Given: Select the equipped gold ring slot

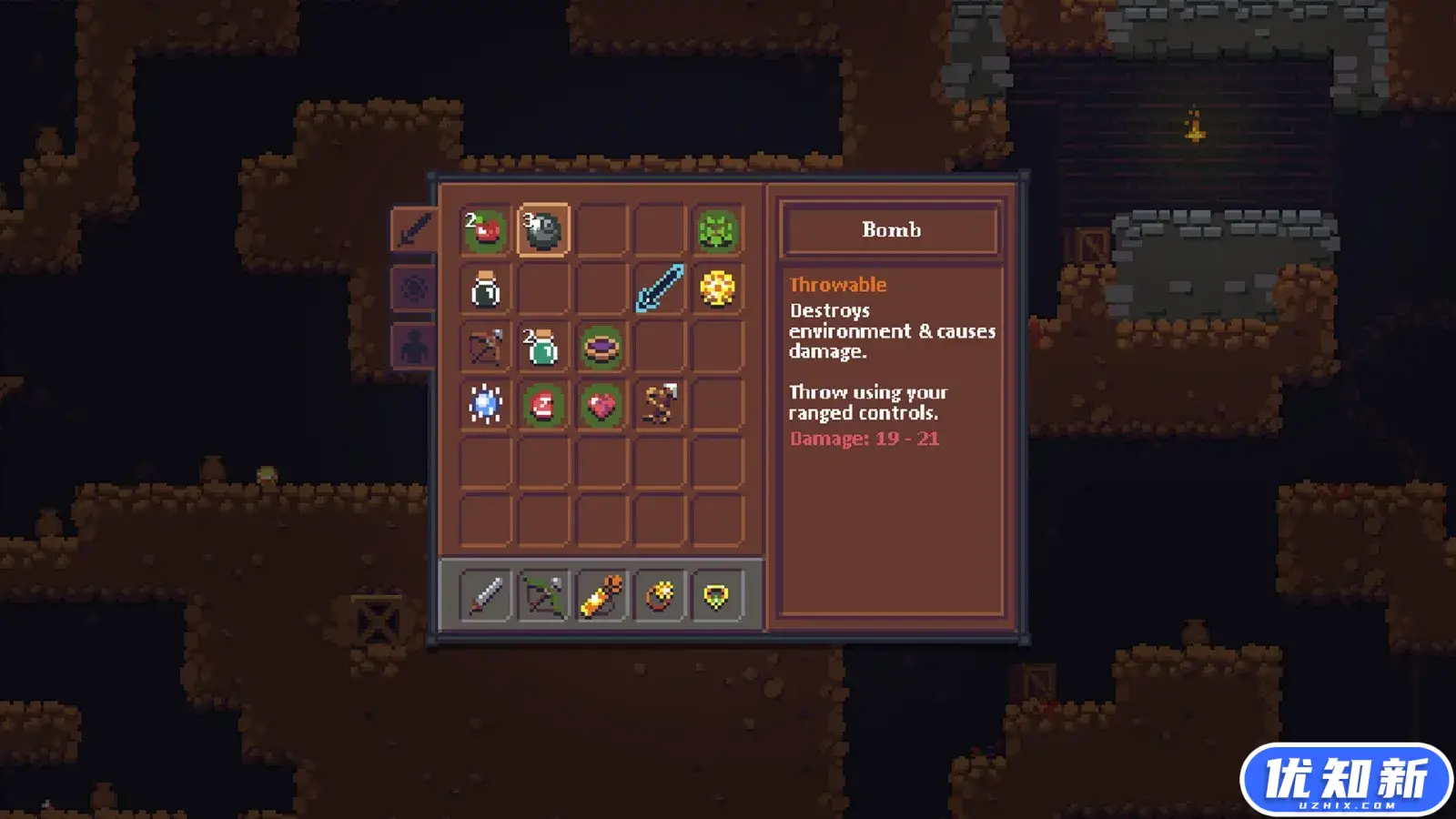Looking at the screenshot, I should pyautogui.click(x=659, y=596).
